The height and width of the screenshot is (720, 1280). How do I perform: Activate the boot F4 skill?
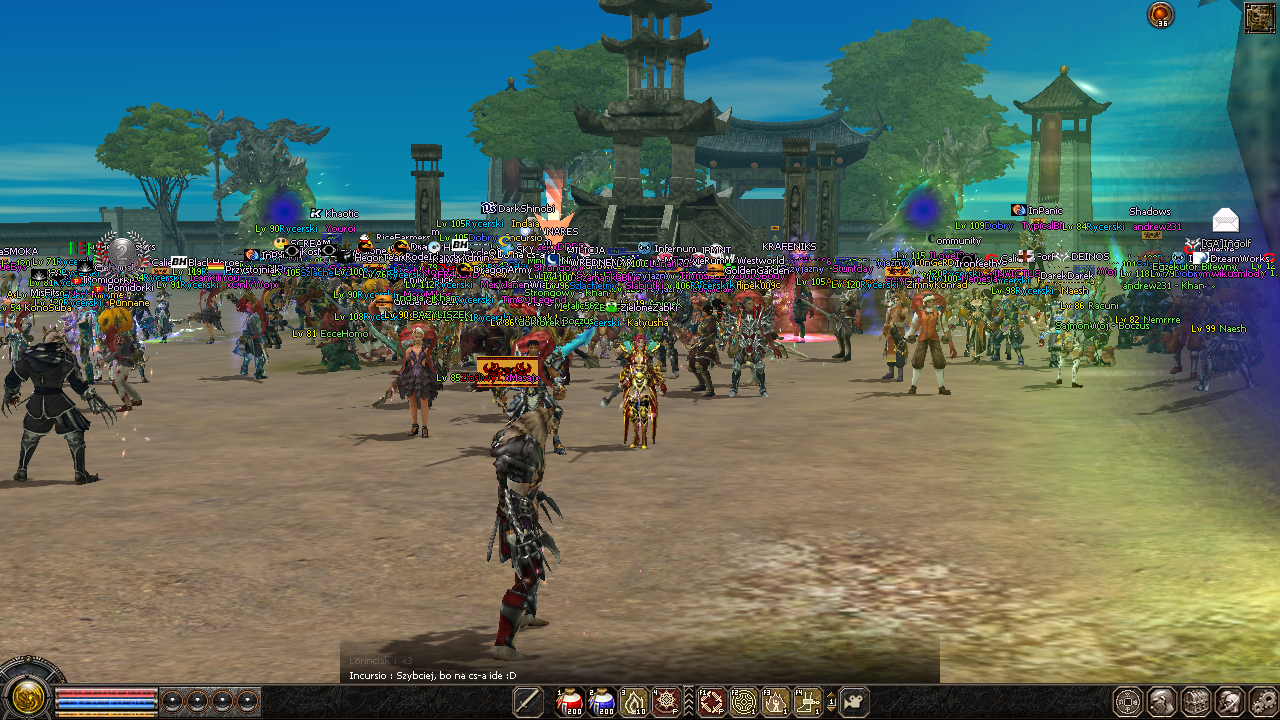[x=807, y=702]
